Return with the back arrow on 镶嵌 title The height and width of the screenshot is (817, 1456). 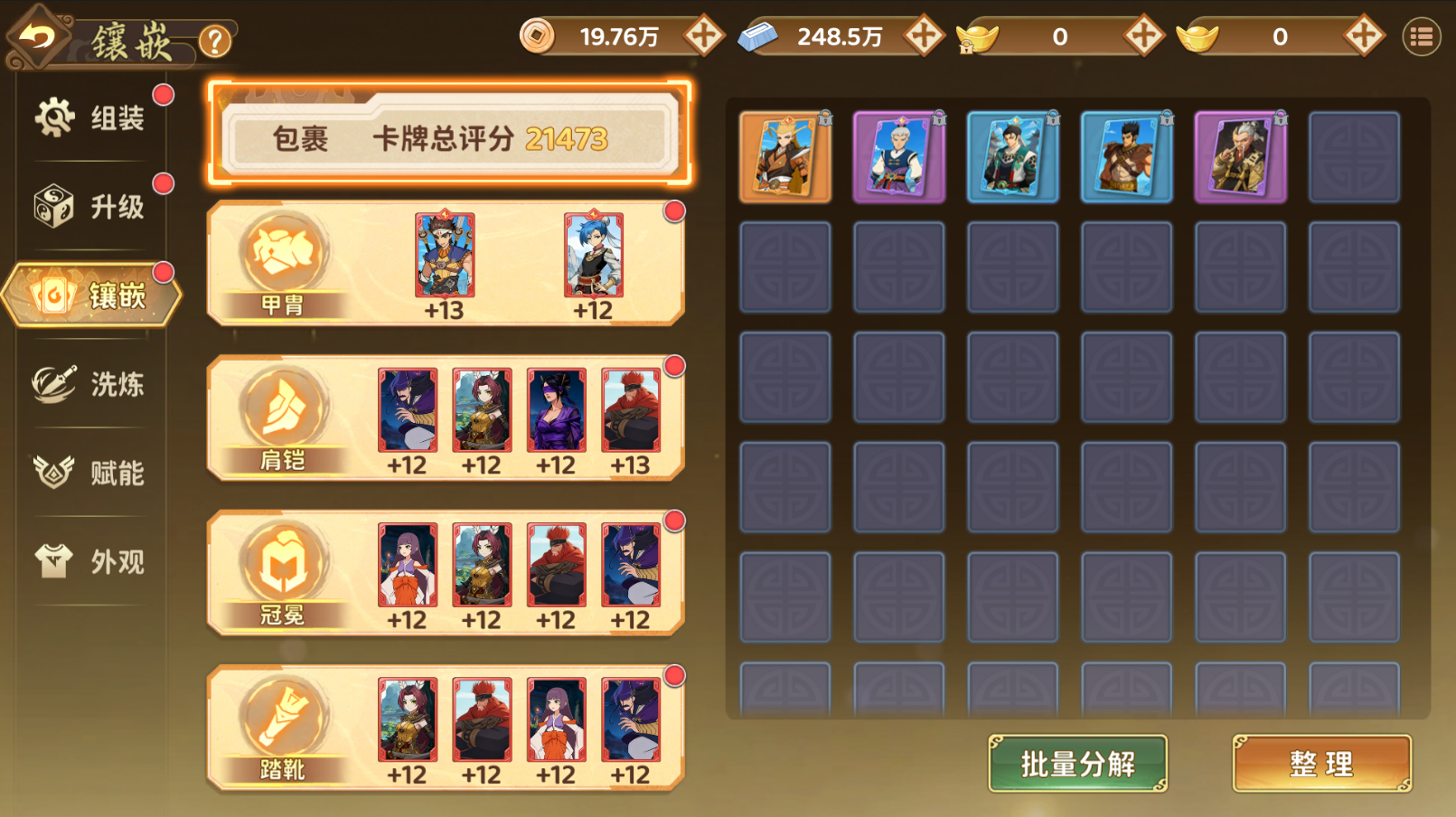38,36
